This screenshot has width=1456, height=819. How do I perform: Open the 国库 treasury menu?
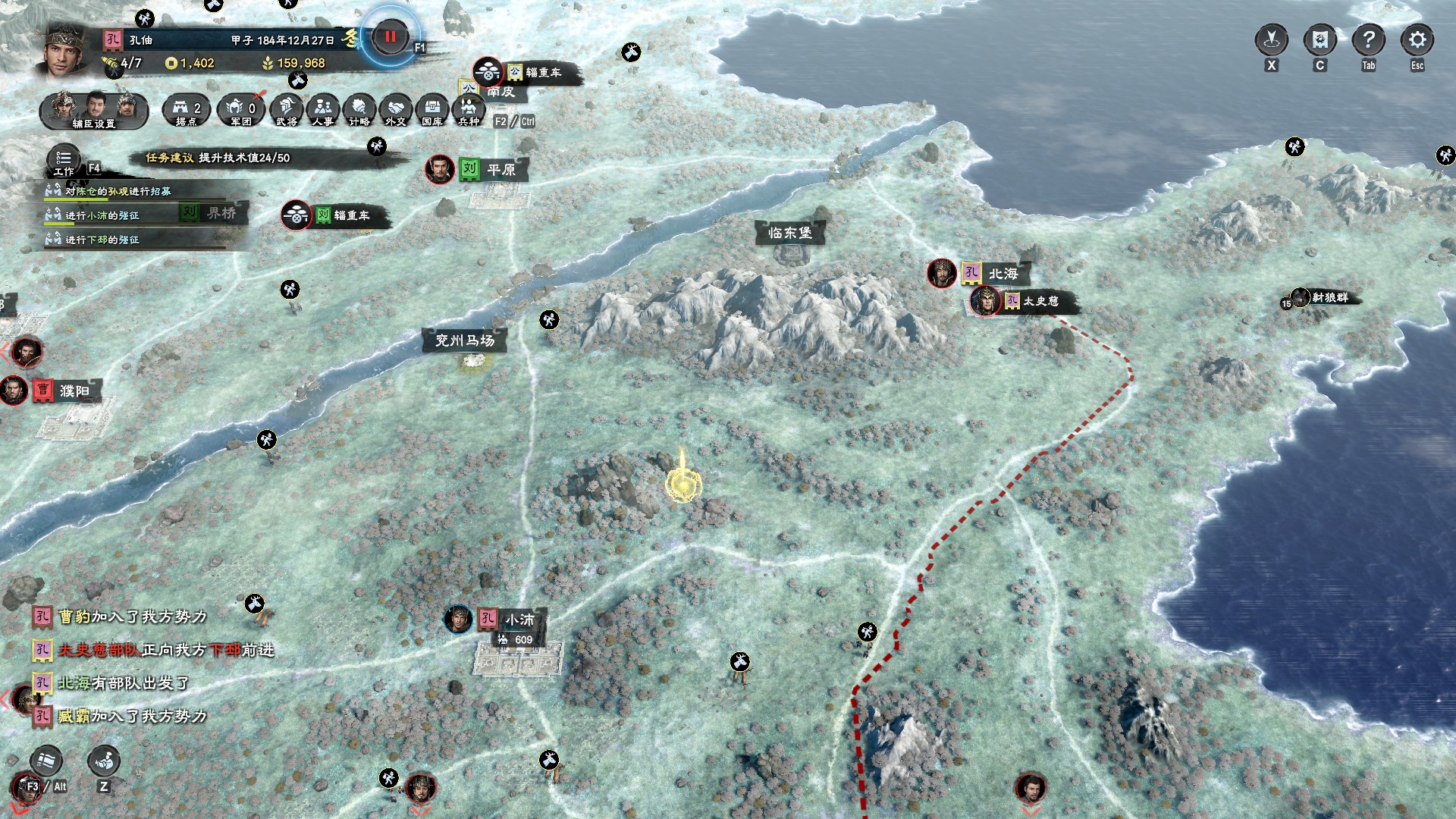pos(432,110)
